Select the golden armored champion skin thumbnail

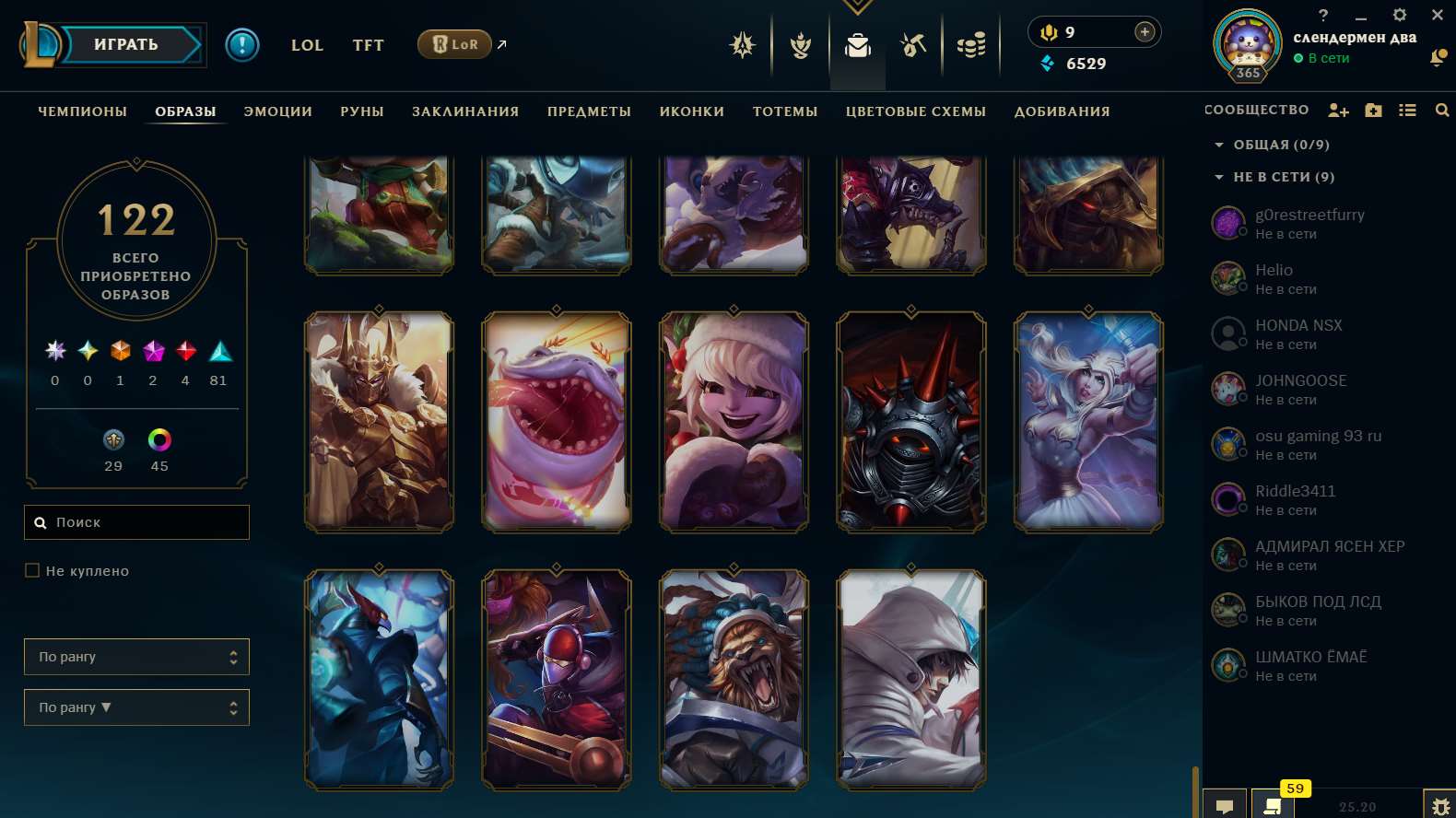379,421
